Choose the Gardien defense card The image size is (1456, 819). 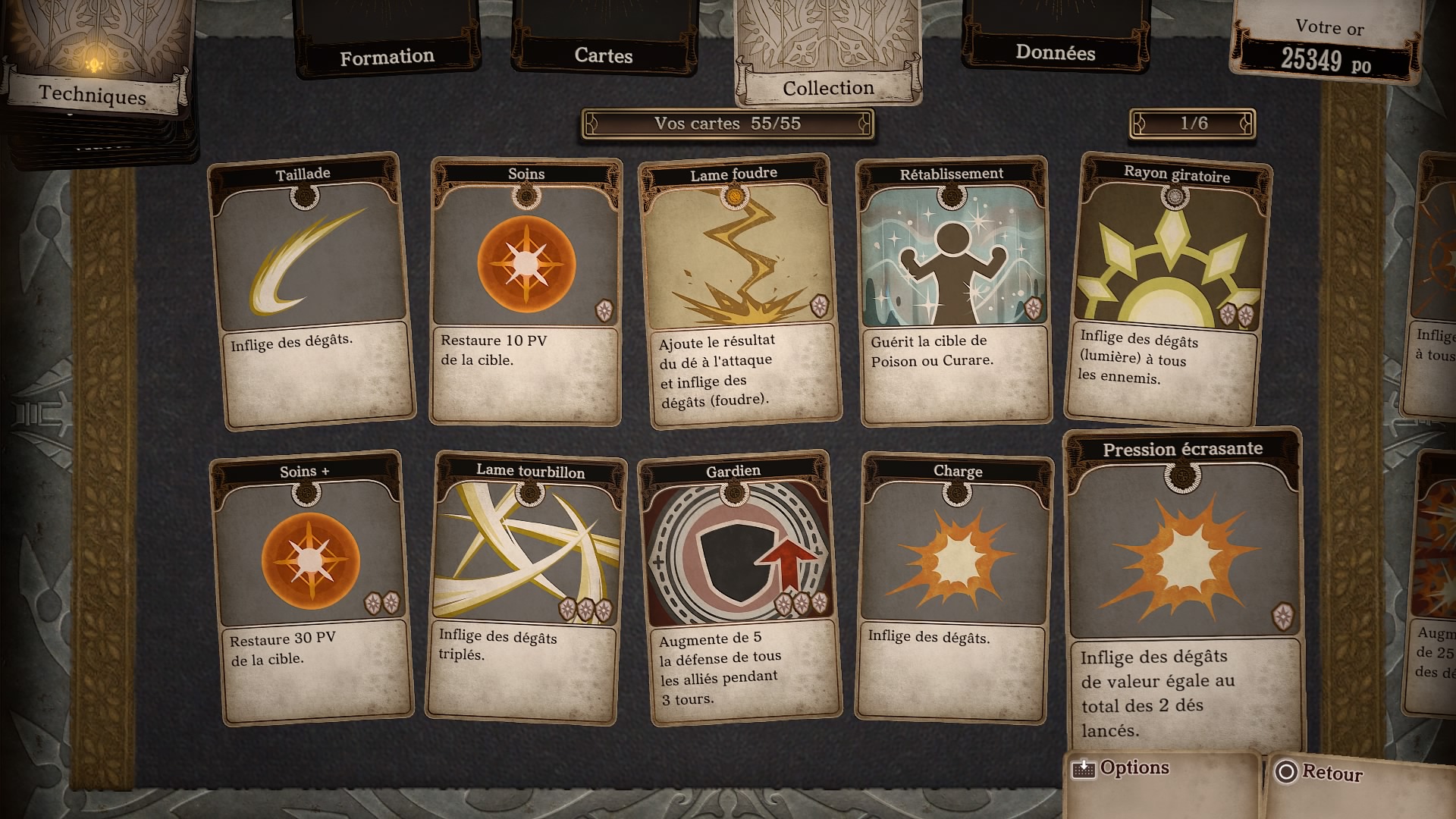click(x=739, y=588)
